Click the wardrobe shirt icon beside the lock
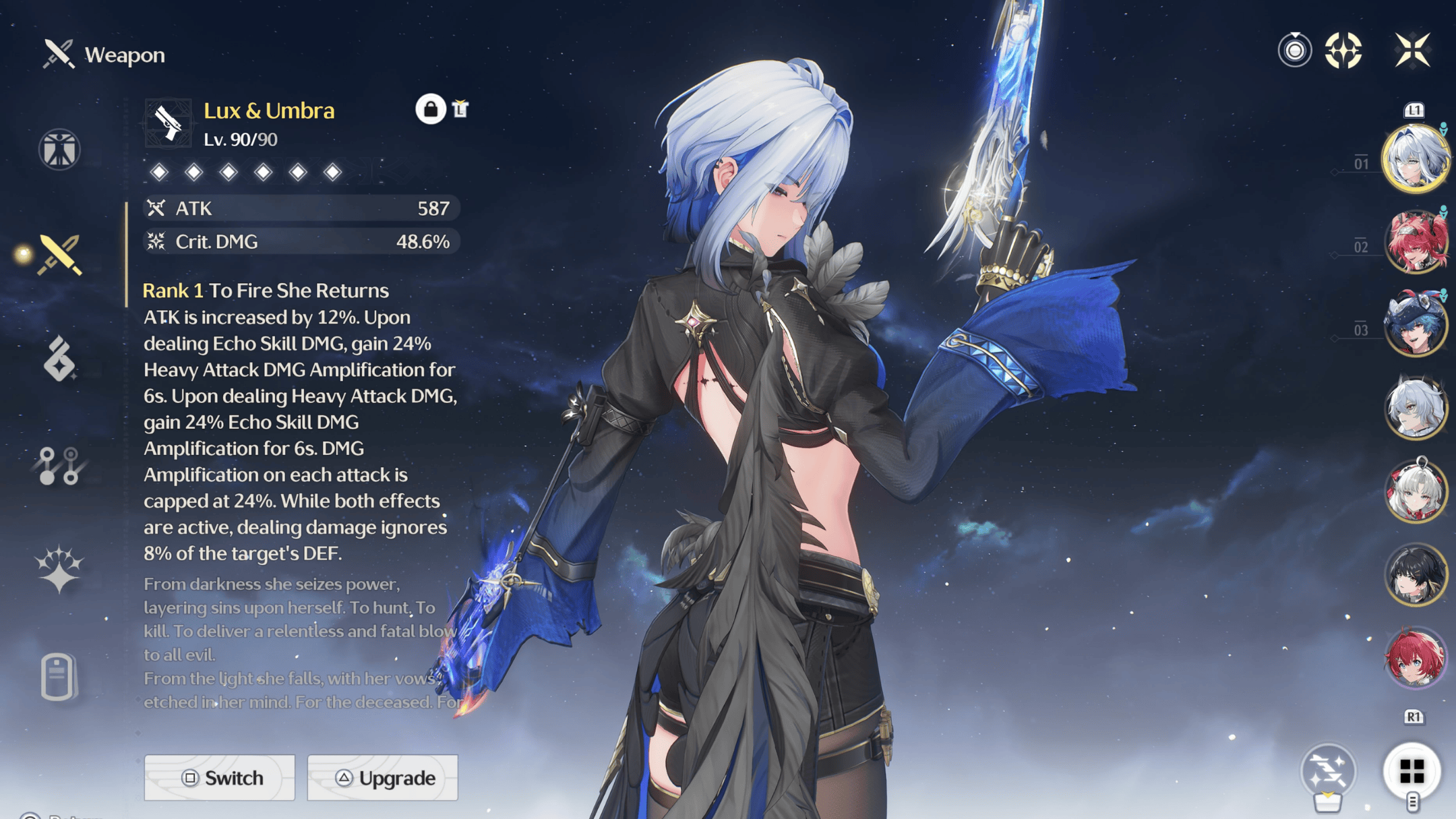Viewport: 1456px width, 819px height. tap(460, 109)
